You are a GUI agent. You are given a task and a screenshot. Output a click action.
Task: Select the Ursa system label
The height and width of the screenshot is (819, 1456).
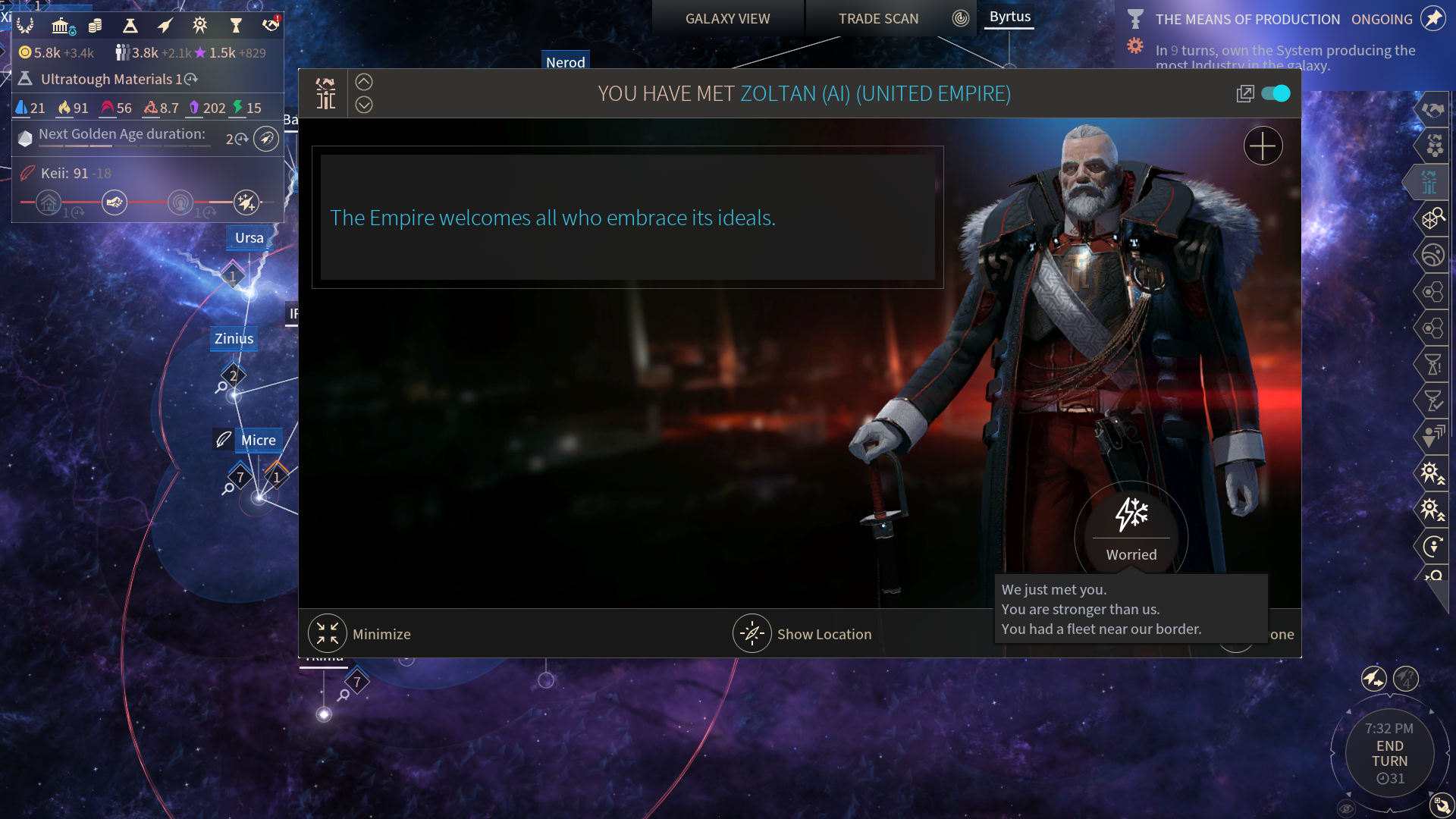249,238
